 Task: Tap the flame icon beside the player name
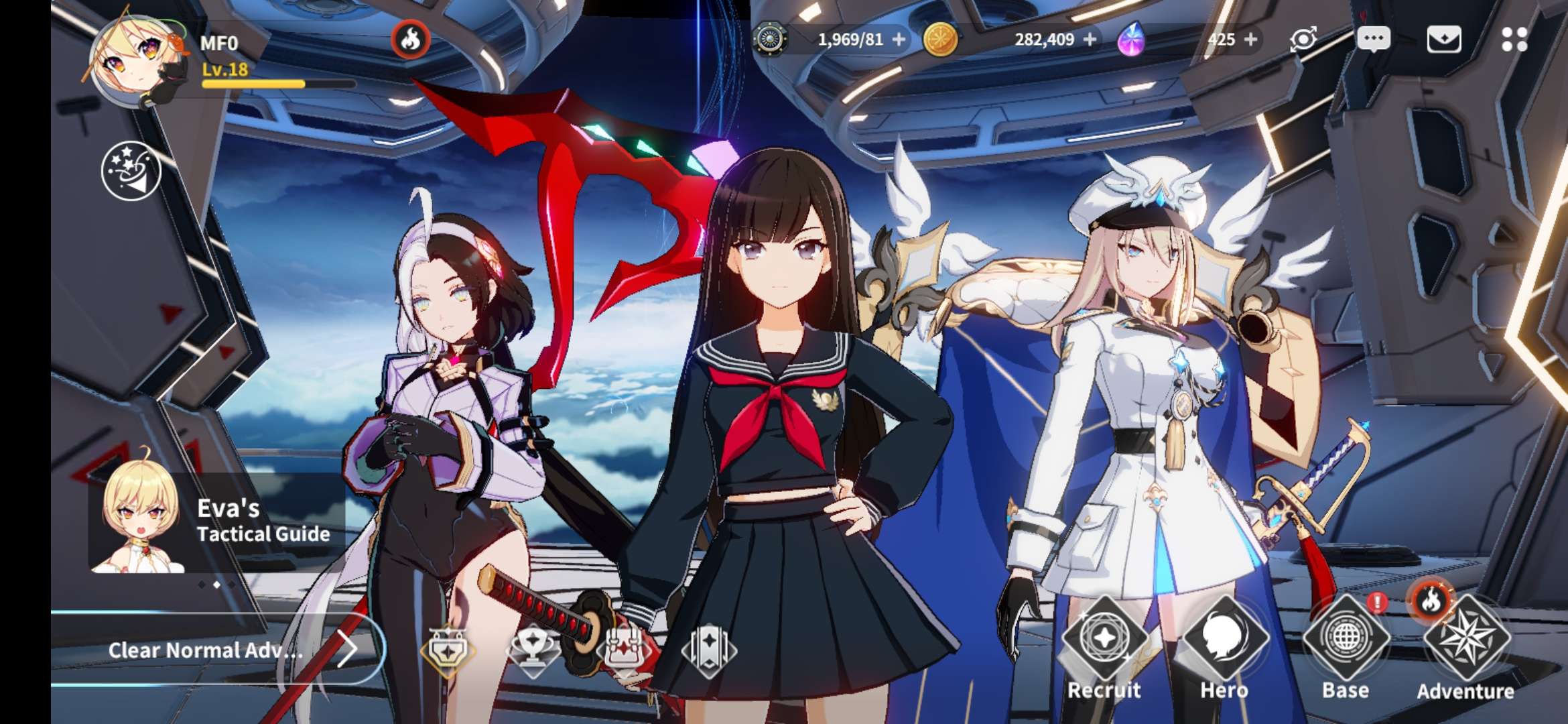[x=410, y=40]
